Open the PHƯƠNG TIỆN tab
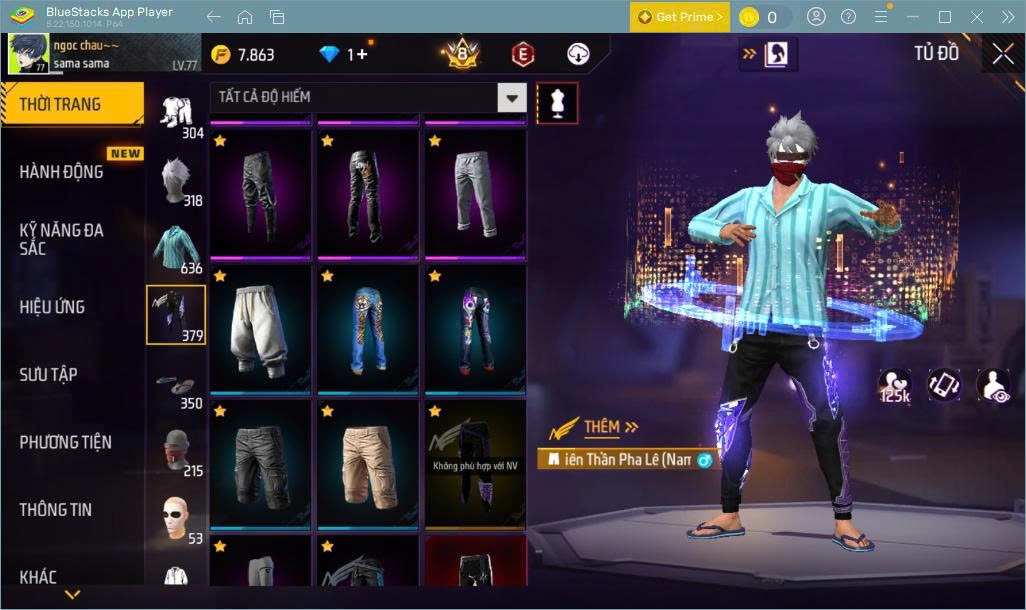 [x=66, y=442]
